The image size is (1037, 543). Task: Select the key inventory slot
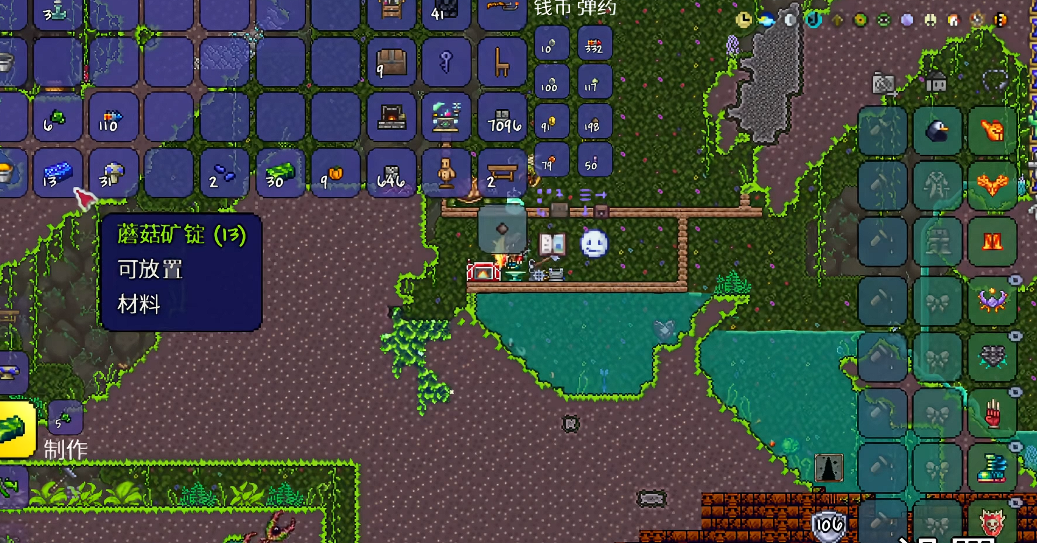(x=446, y=62)
